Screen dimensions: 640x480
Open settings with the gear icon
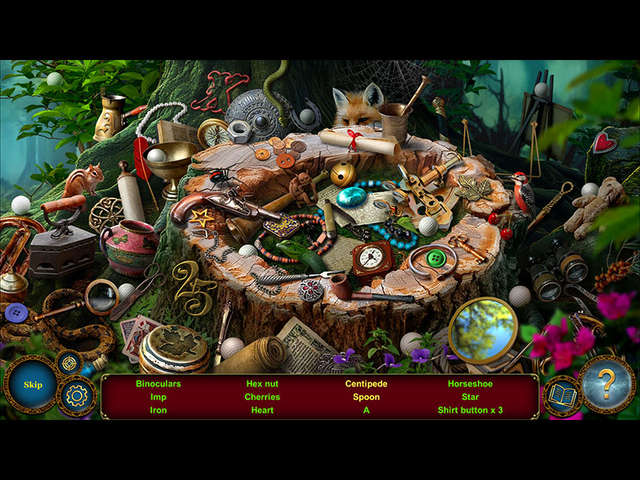pyautogui.click(x=77, y=396)
